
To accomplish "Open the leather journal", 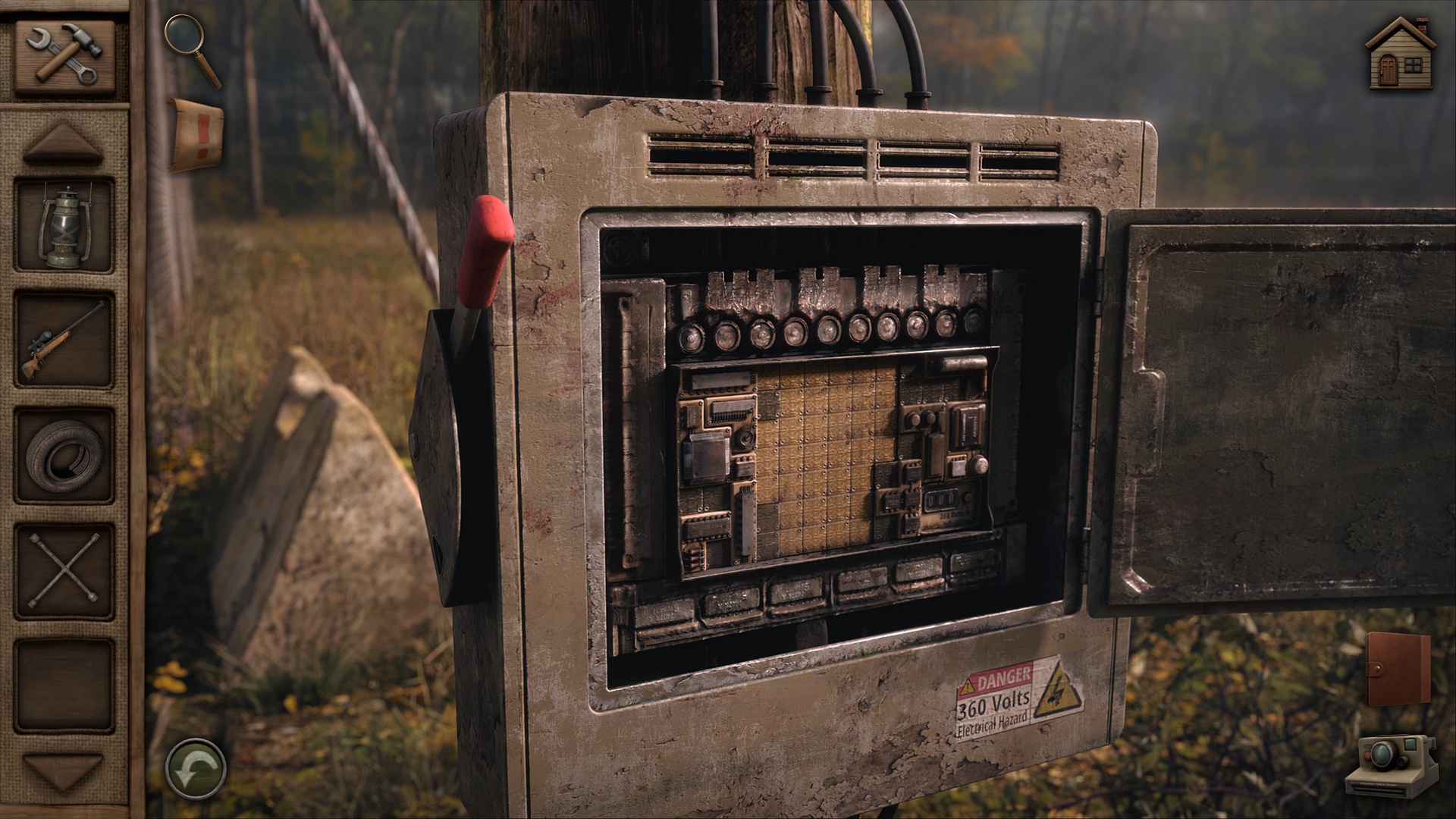I will pyautogui.click(x=1398, y=670).
